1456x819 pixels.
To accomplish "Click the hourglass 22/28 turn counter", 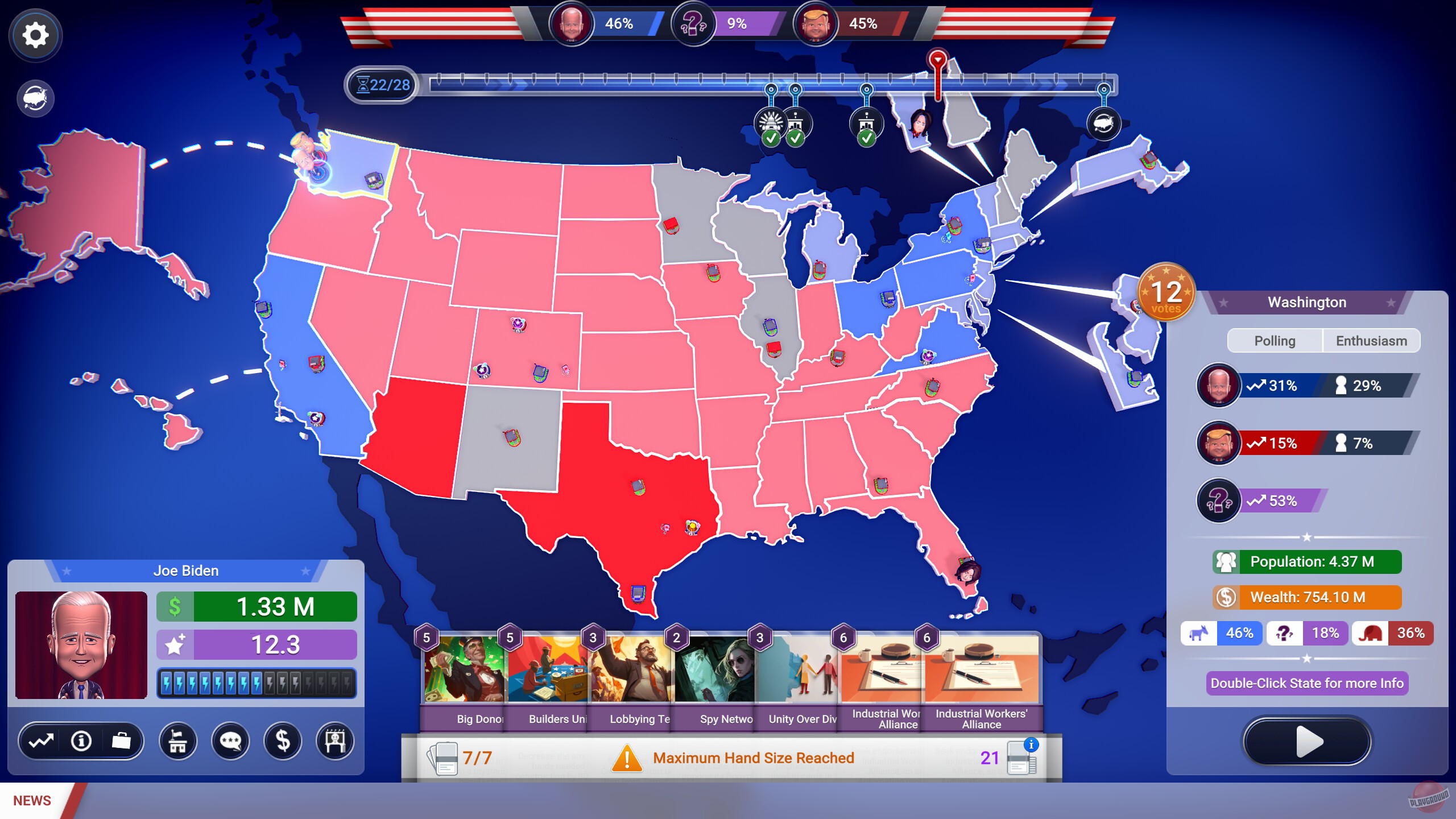I will [x=382, y=85].
